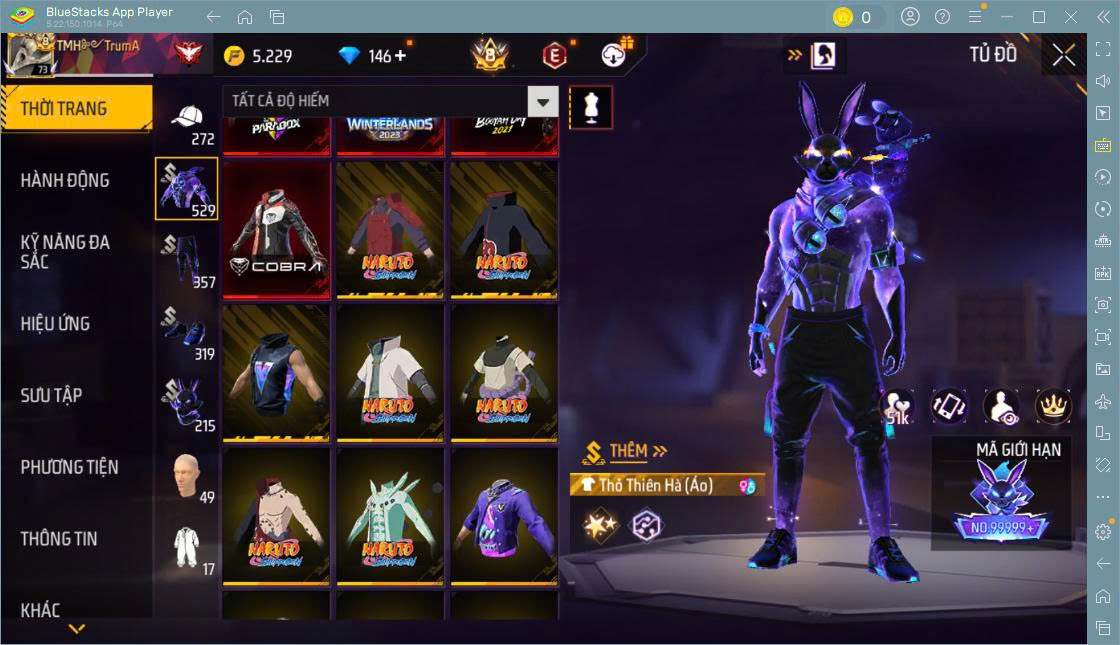Select the Cobra jacket item

pyautogui.click(x=276, y=229)
